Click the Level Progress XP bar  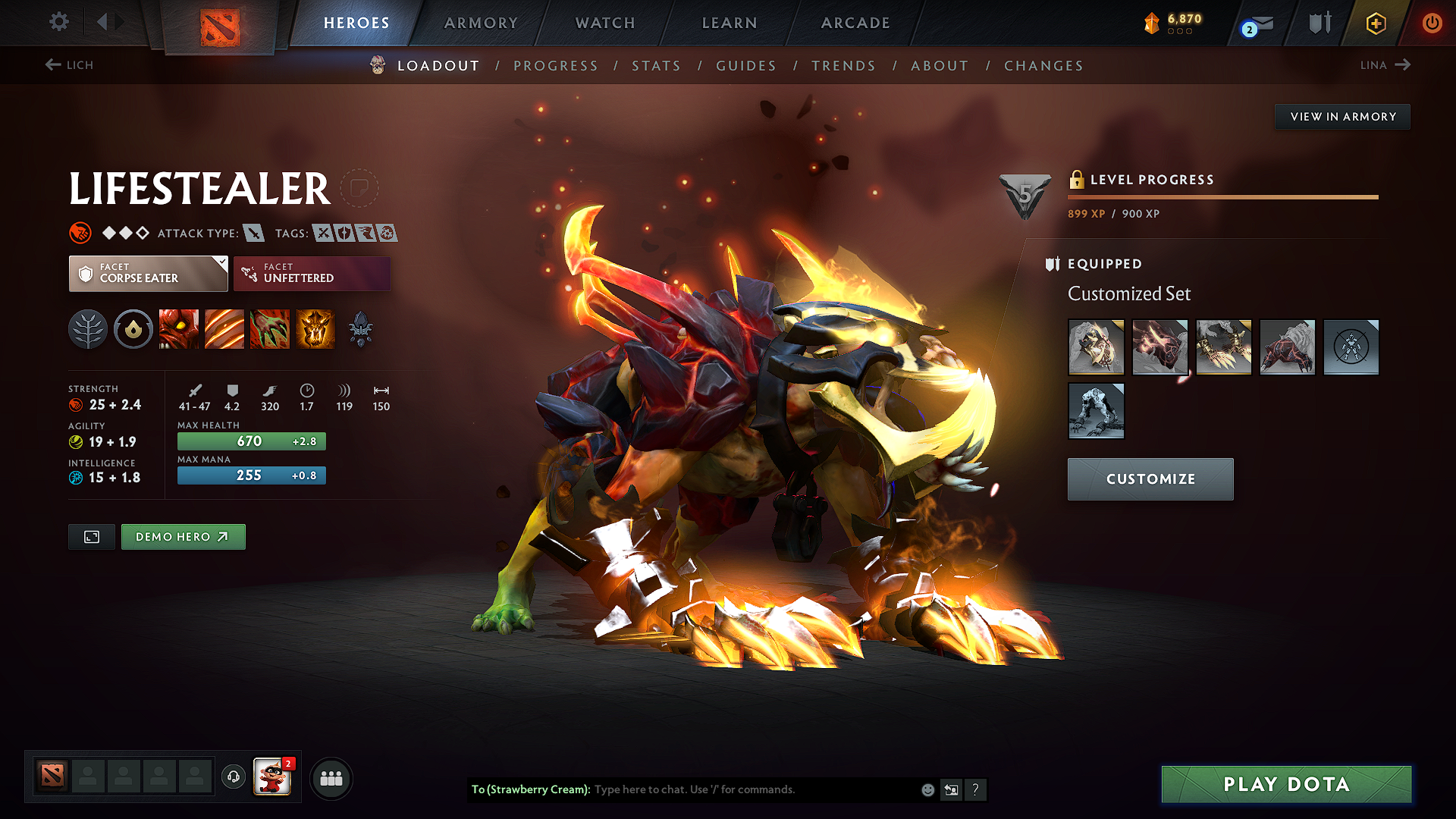(1223, 197)
